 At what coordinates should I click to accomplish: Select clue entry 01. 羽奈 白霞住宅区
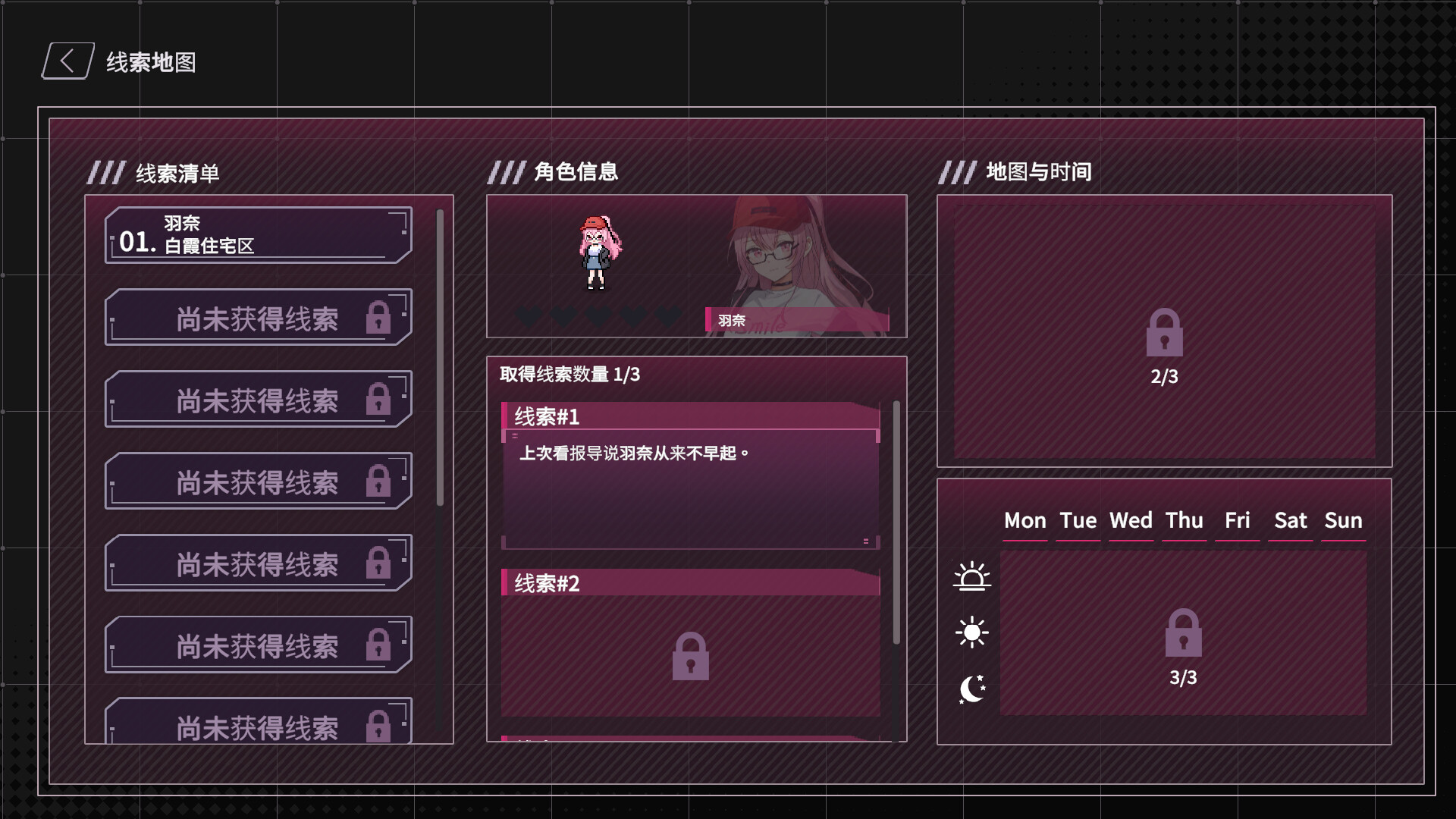(258, 235)
